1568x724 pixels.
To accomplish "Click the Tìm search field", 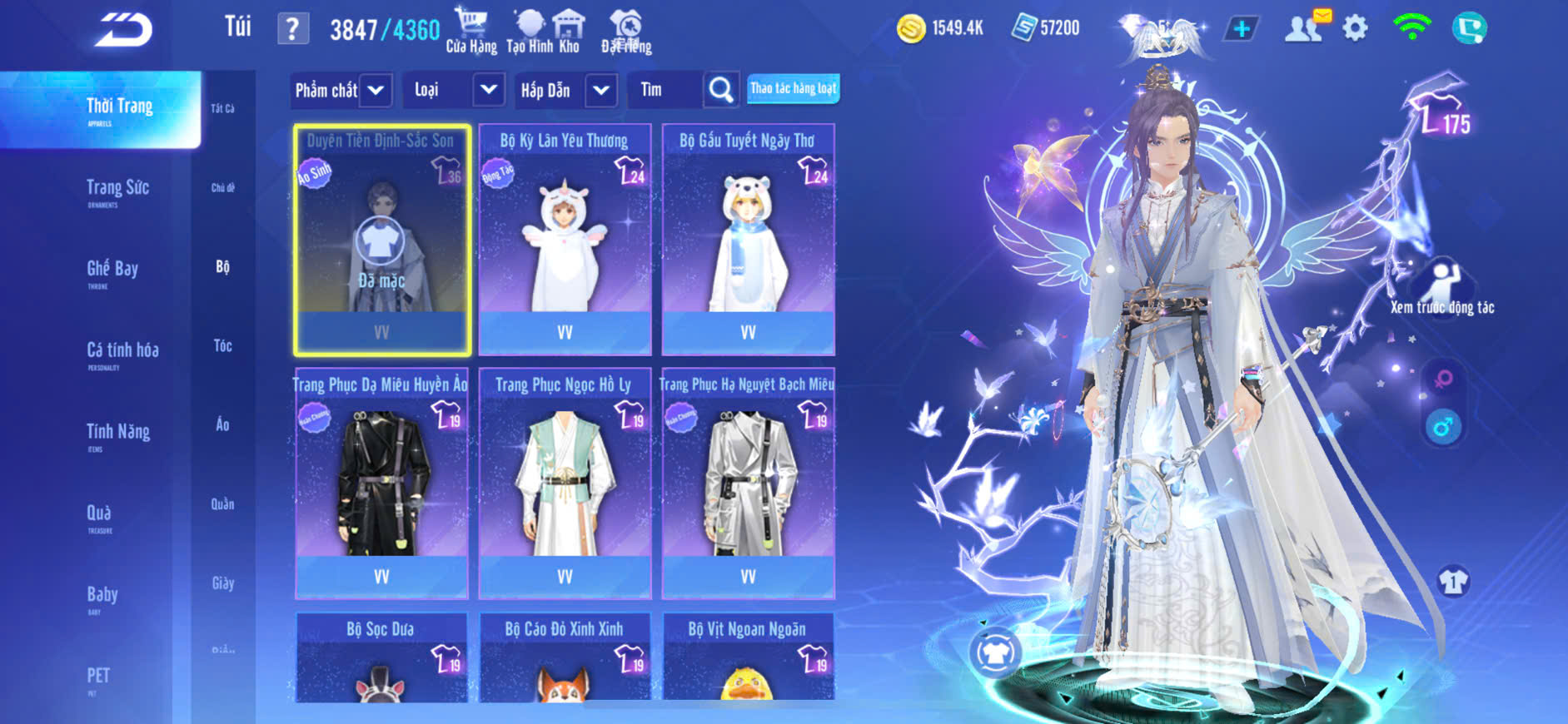I will [x=666, y=90].
